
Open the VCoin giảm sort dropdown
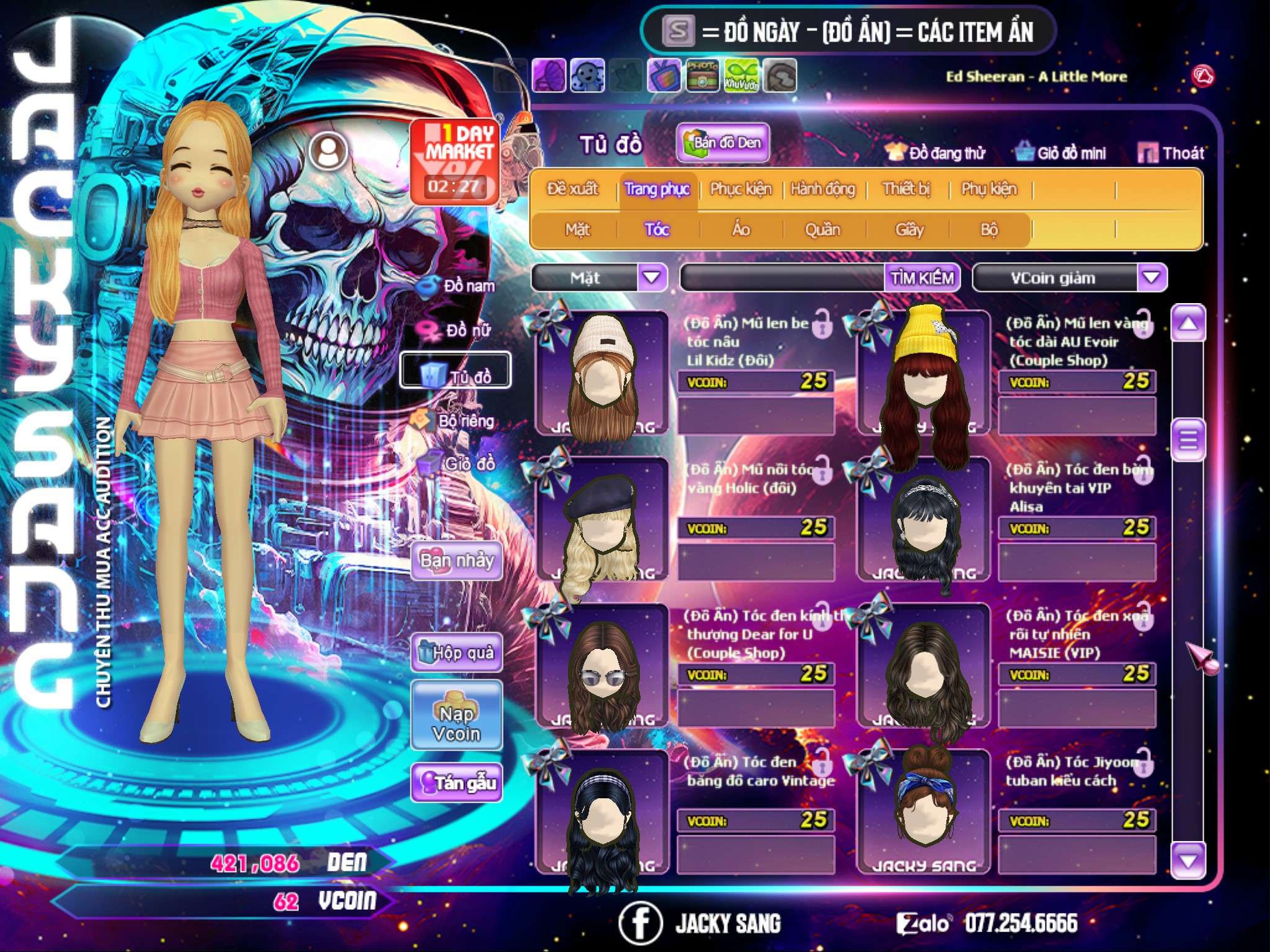1152,278
